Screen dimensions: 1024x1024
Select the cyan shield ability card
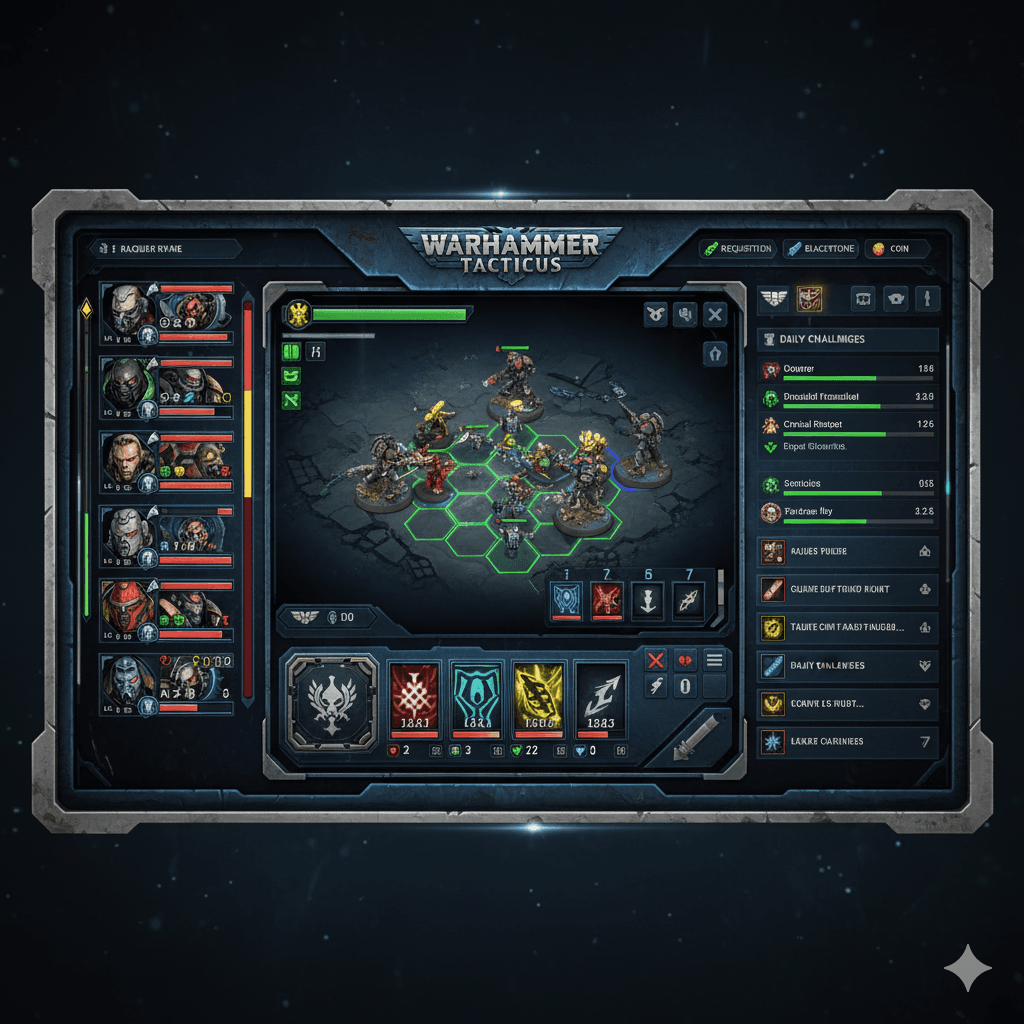click(x=476, y=699)
